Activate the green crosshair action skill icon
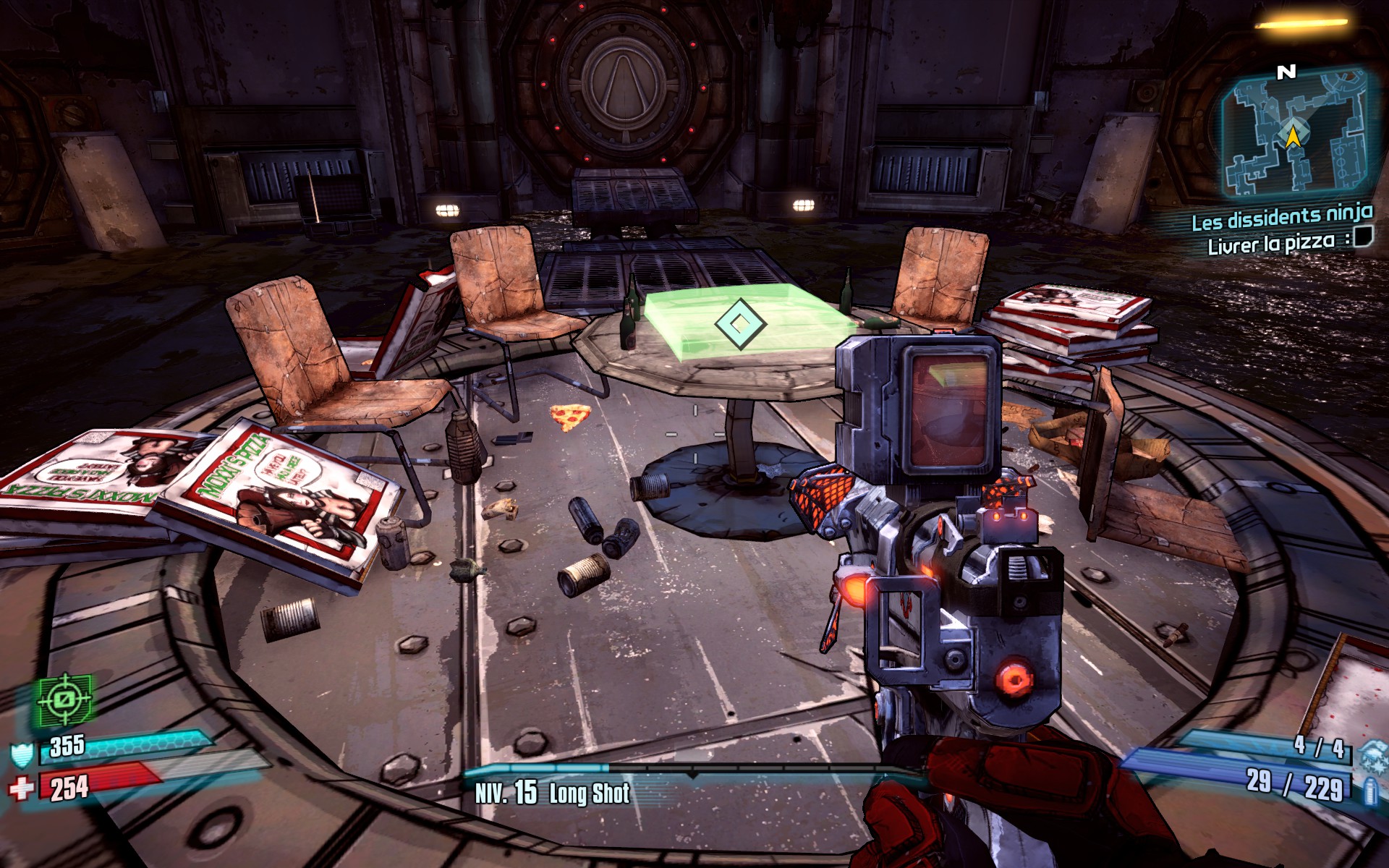Viewport: 1389px width, 868px height. 66,699
